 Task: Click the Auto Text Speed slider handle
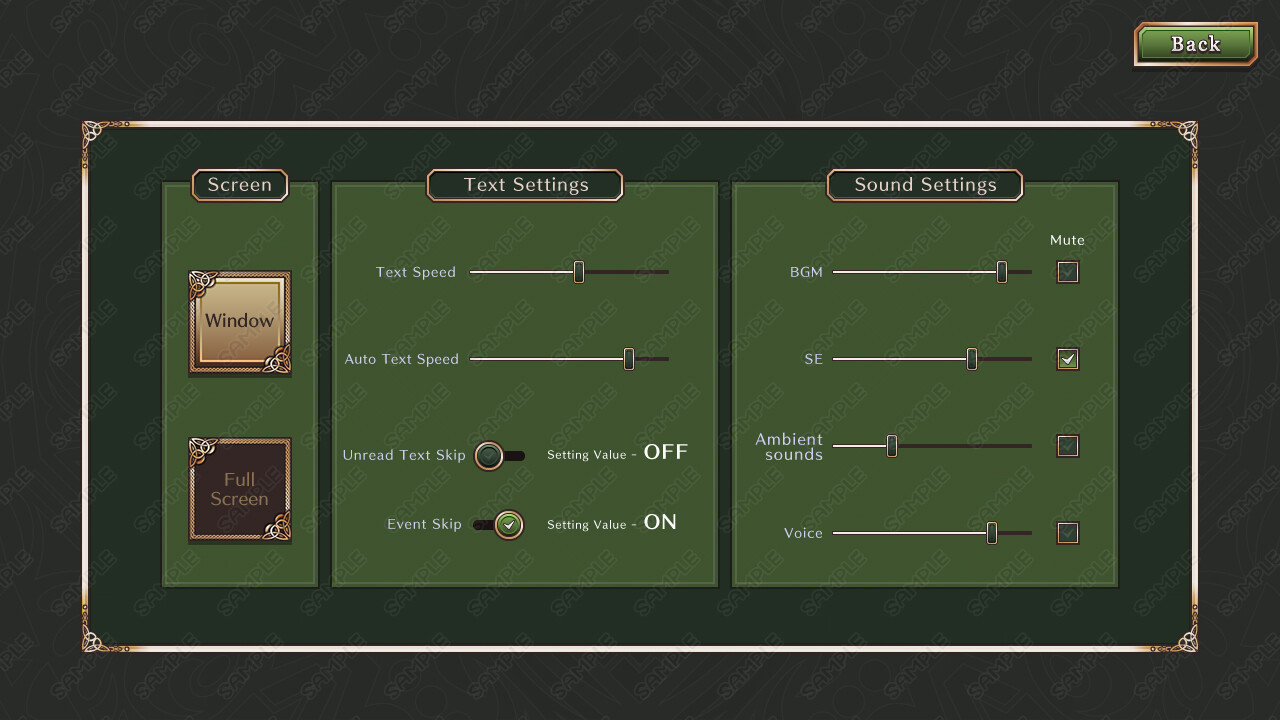tap(630, 358)
